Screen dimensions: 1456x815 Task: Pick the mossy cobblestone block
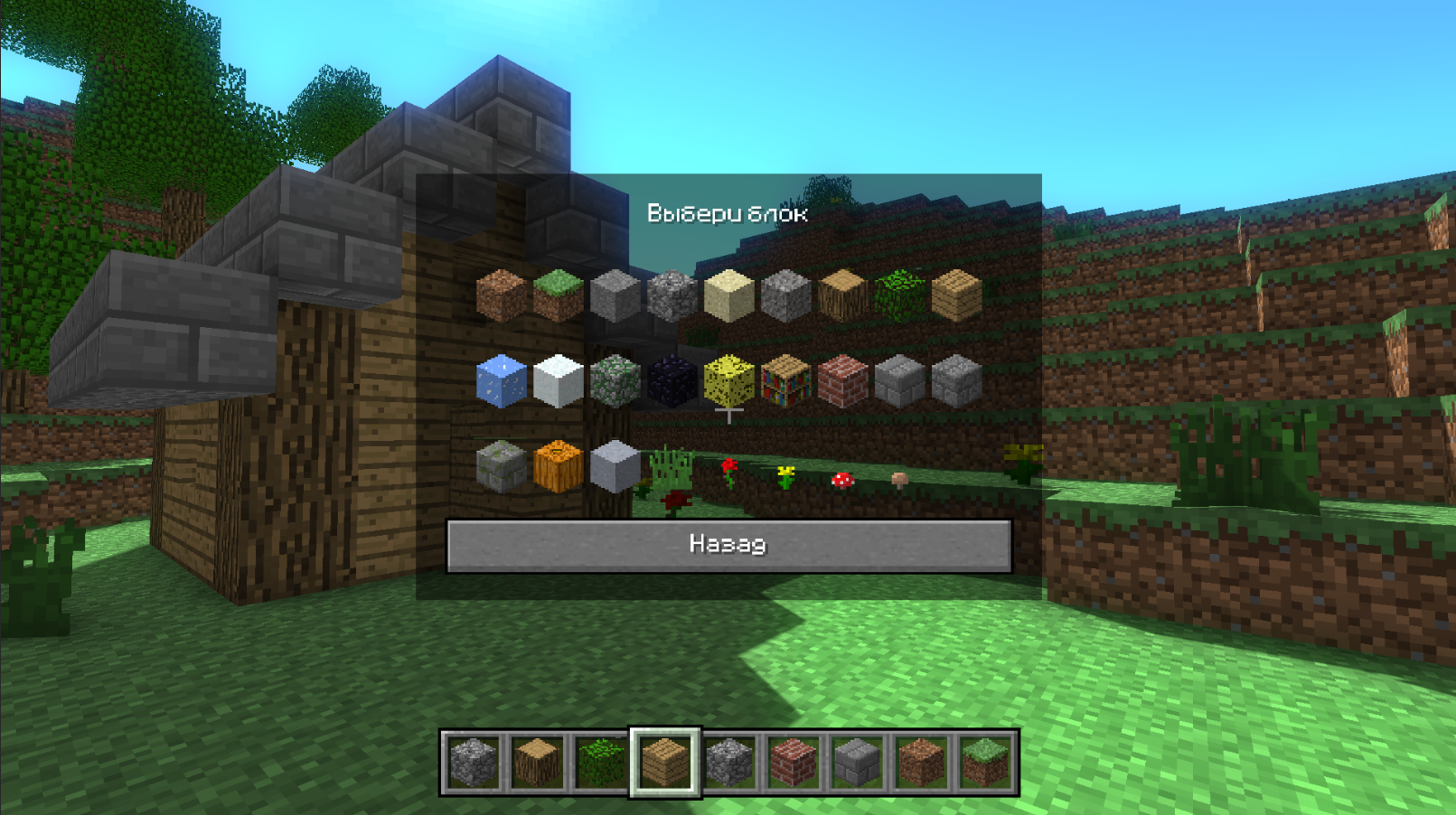pos(614,379)
